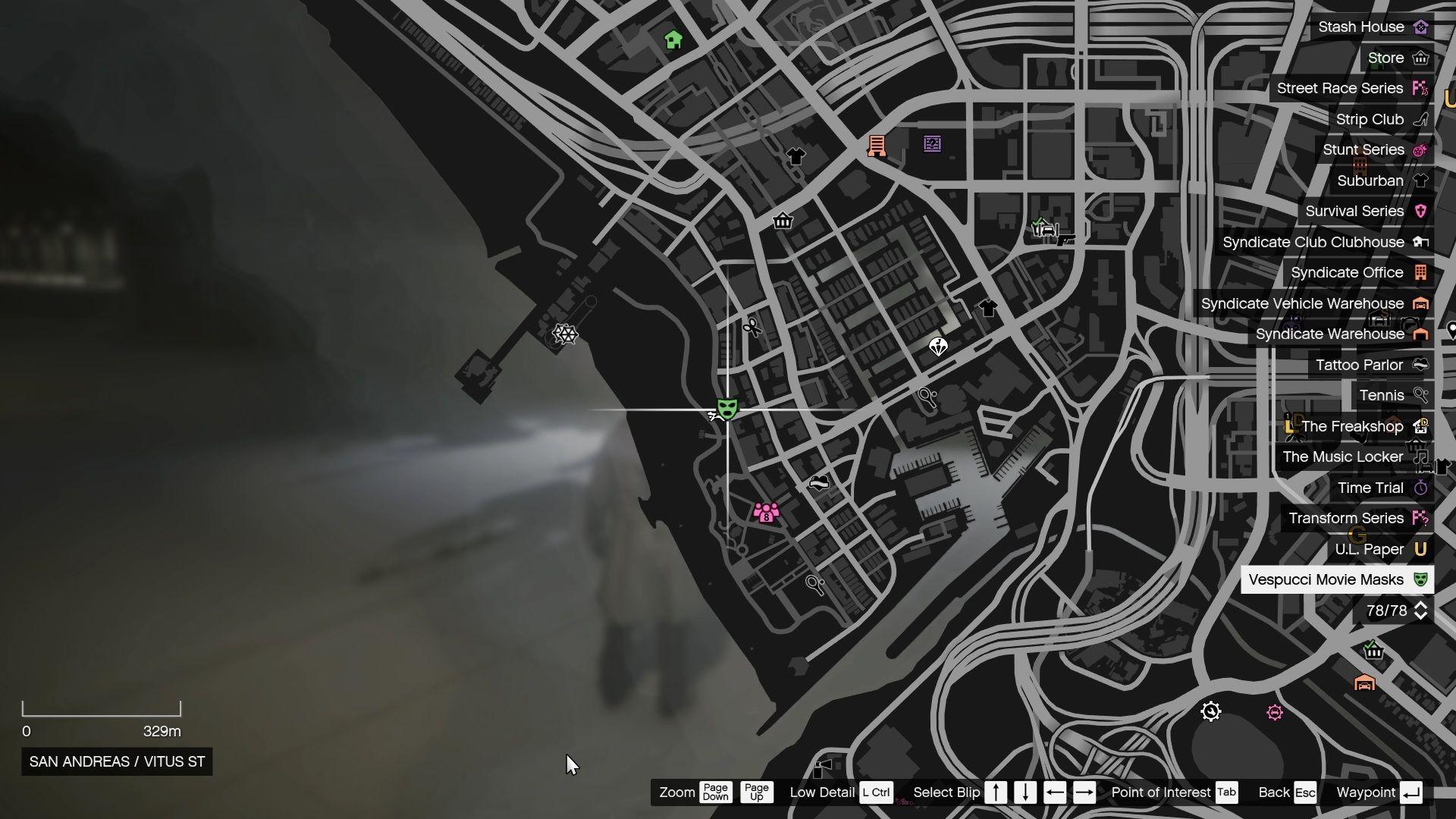Click the right arrow for Select Blip
The image size is (1456, 819).
1083,792
